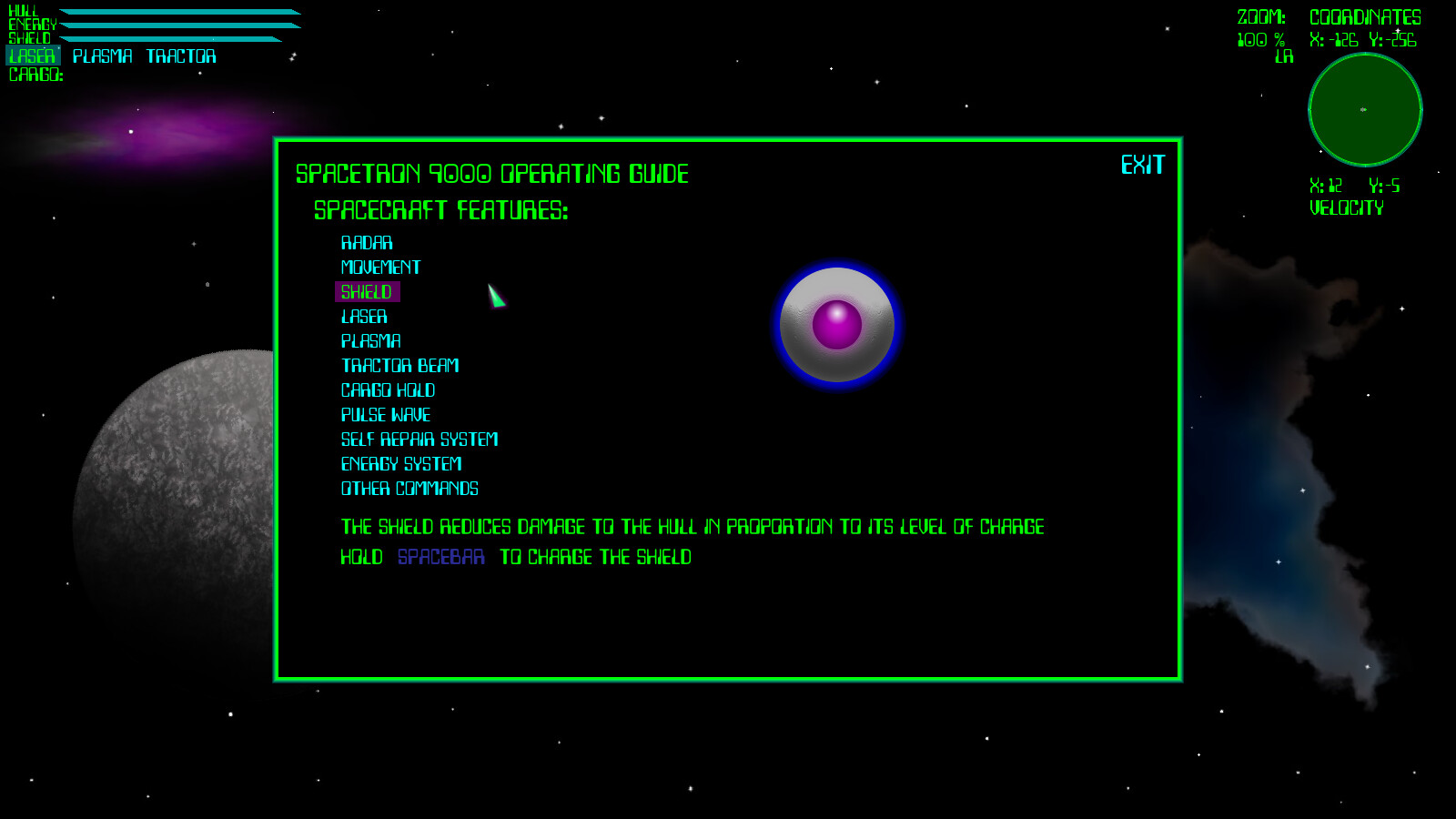The image size is (1456, 819).
Task: Open the MOVEMENT guide topic
Action: pos(379,268)
